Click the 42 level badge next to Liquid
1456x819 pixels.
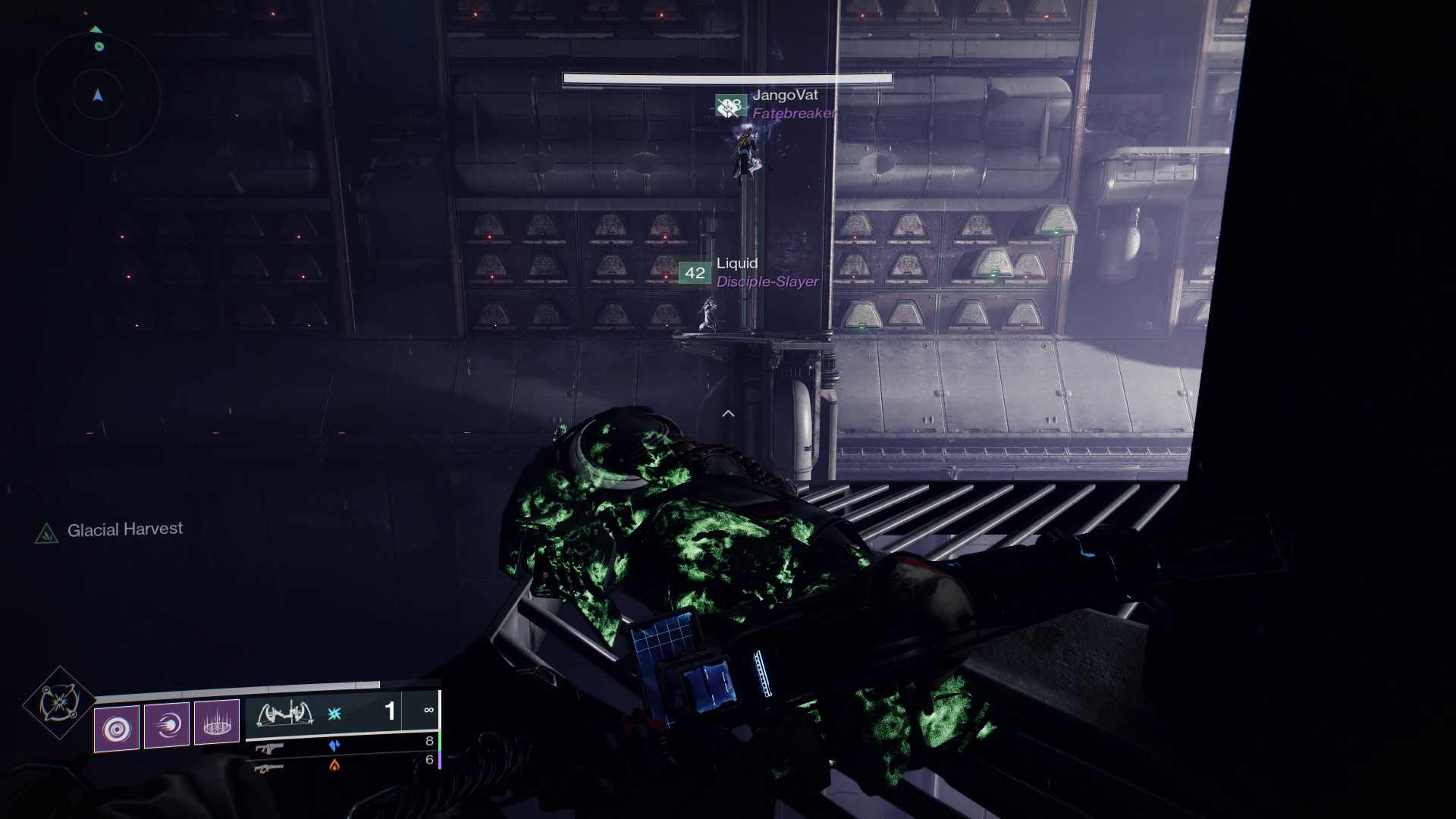click(x=693, y=274)
